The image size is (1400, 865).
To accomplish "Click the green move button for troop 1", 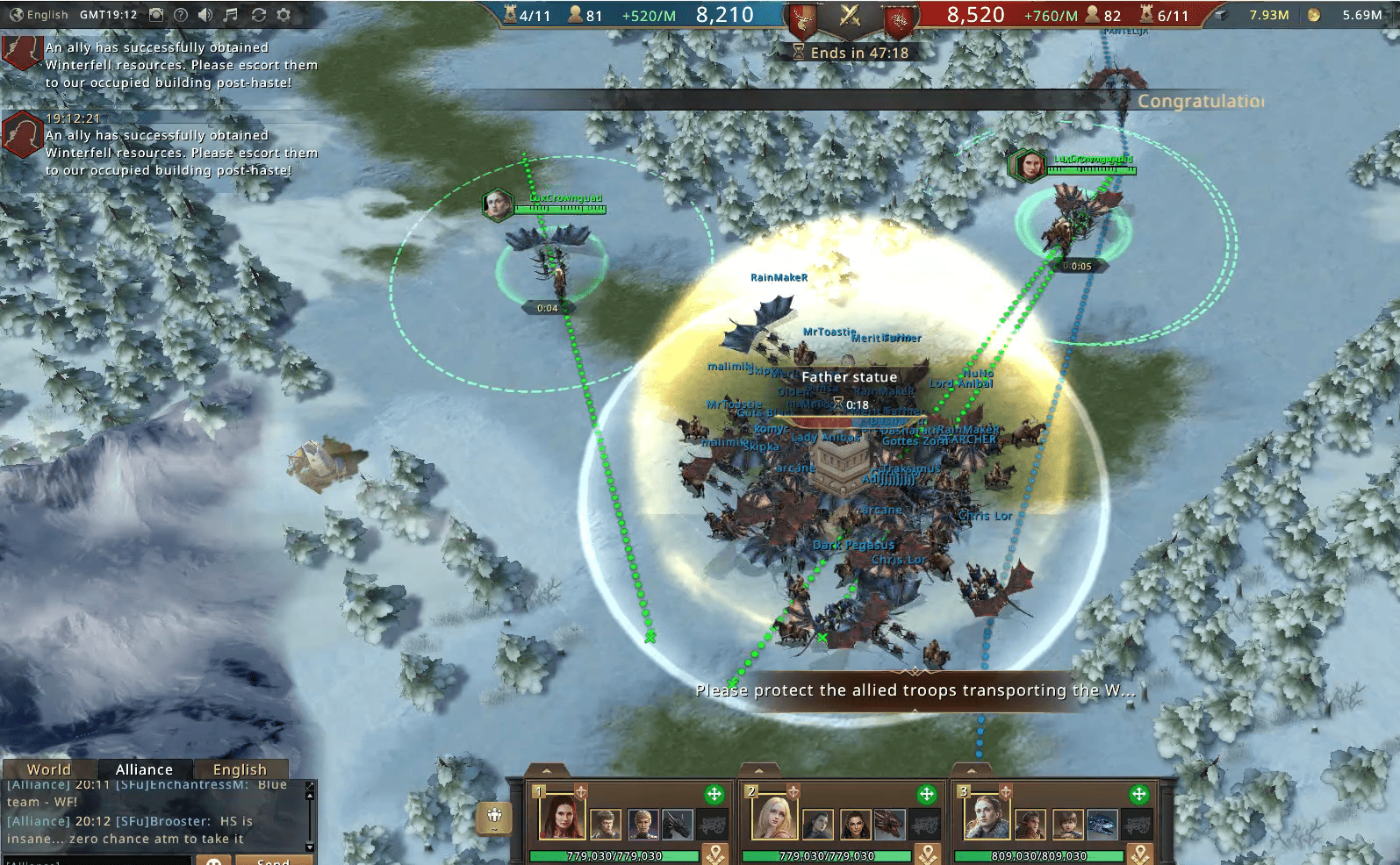I will pos(714,795).
